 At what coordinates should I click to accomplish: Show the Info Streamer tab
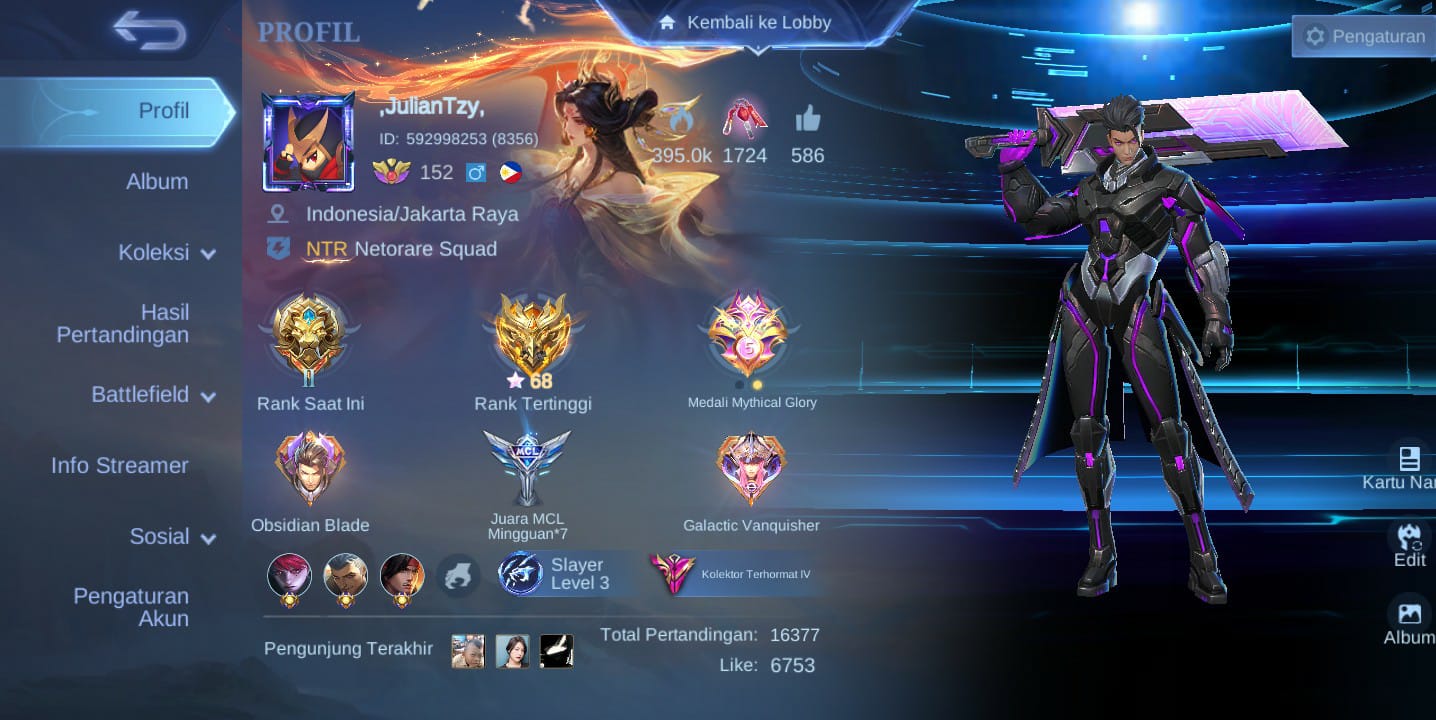[x=120, y=465]
